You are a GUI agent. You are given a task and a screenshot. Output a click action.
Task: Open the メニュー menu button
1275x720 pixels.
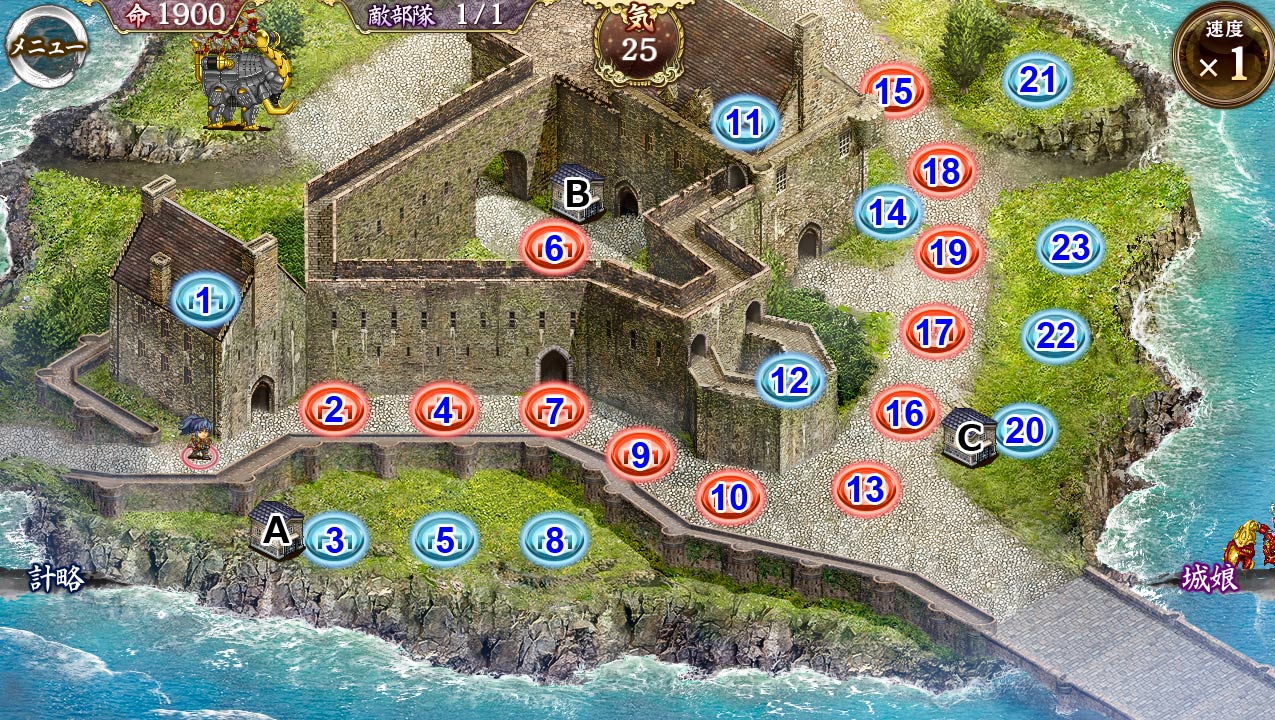[46, 48]
